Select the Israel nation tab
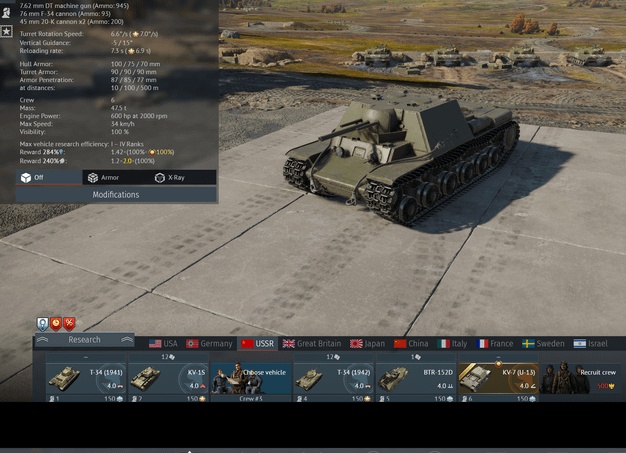Viewport: 626px width, 453px height. pyautogui.click(x=591, y=343)
